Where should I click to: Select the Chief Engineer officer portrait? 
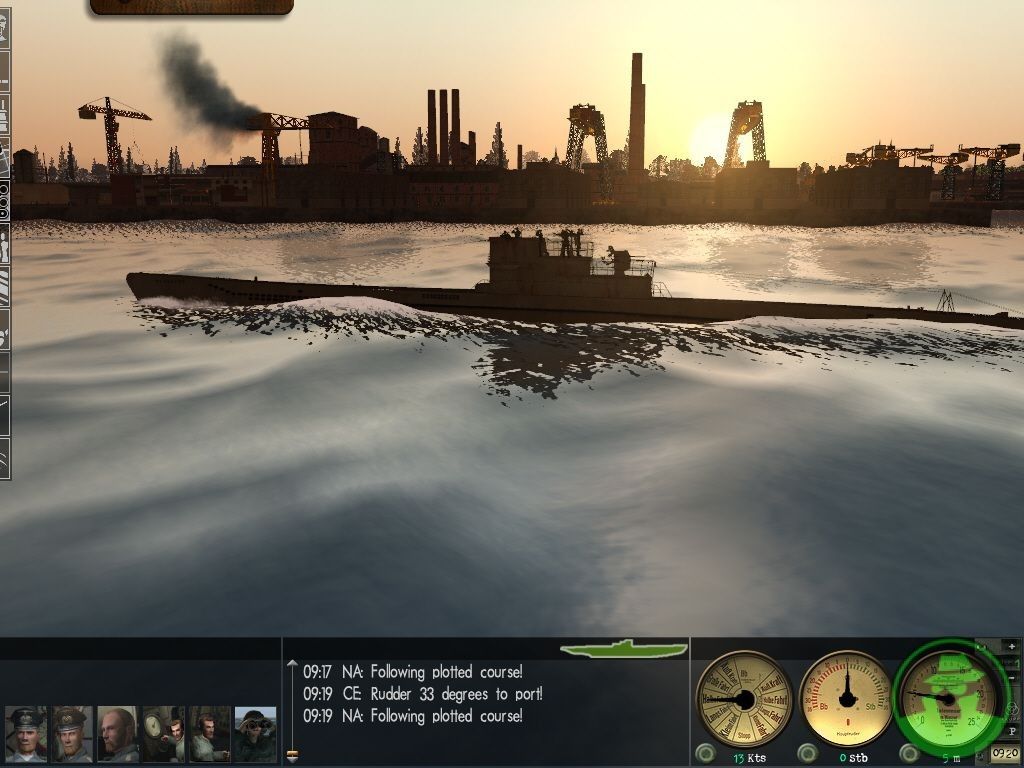click(72, 734)
